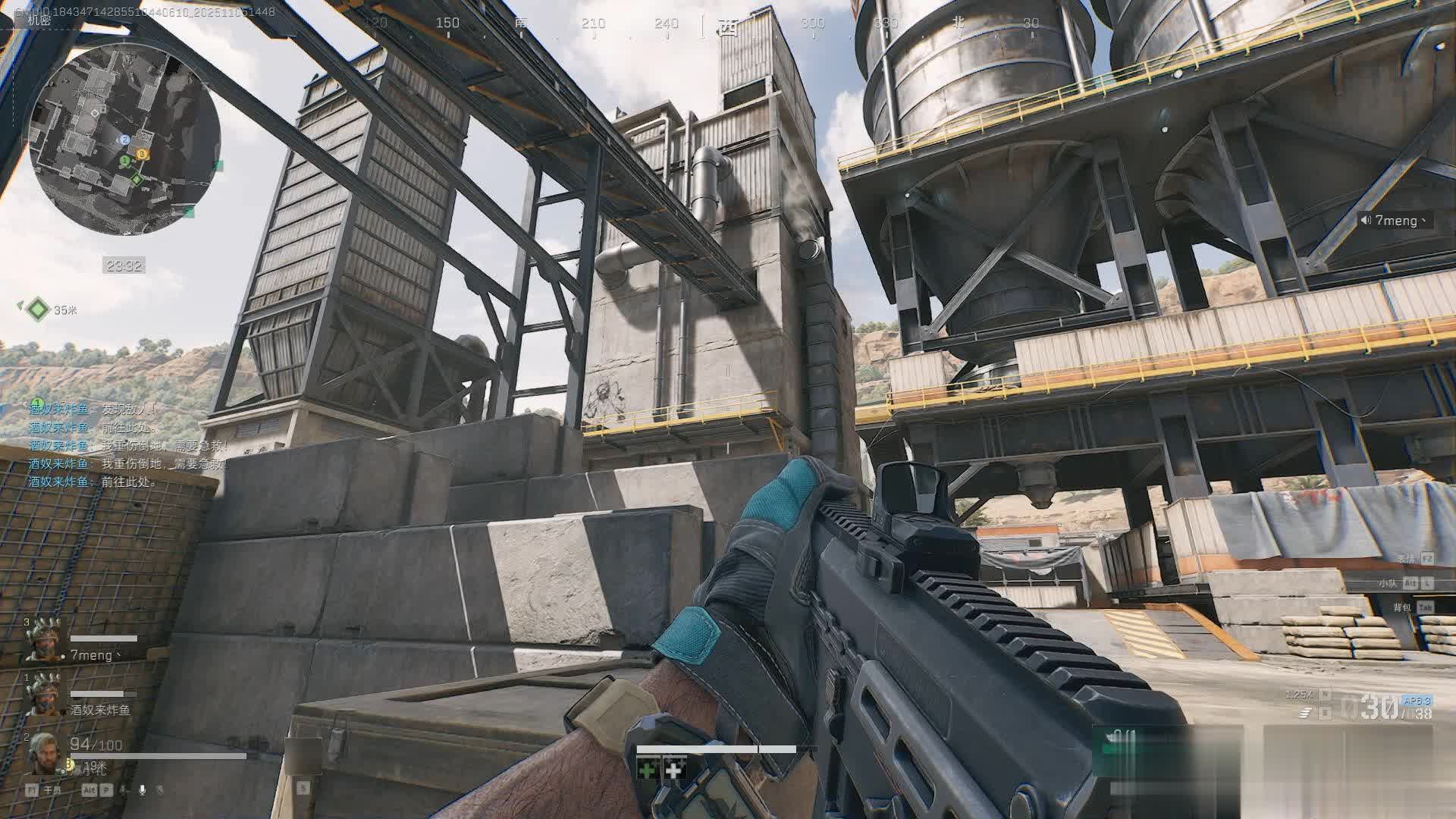Click the yellow number 3 minimap marker
This screenshot has height=819, width=1456.
pyautogui.click(x=141, y=154)
